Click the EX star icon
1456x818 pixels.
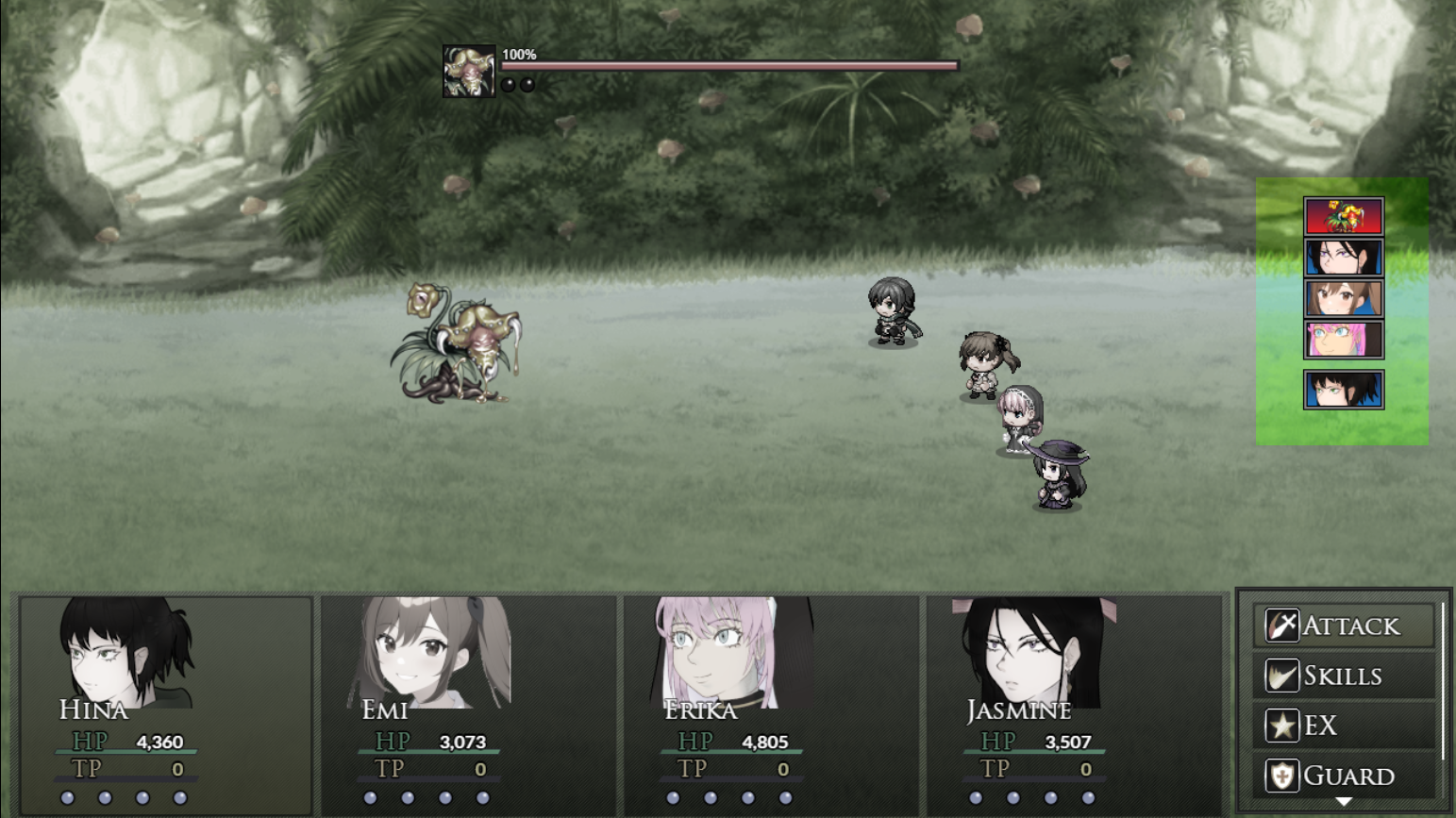1280,726
